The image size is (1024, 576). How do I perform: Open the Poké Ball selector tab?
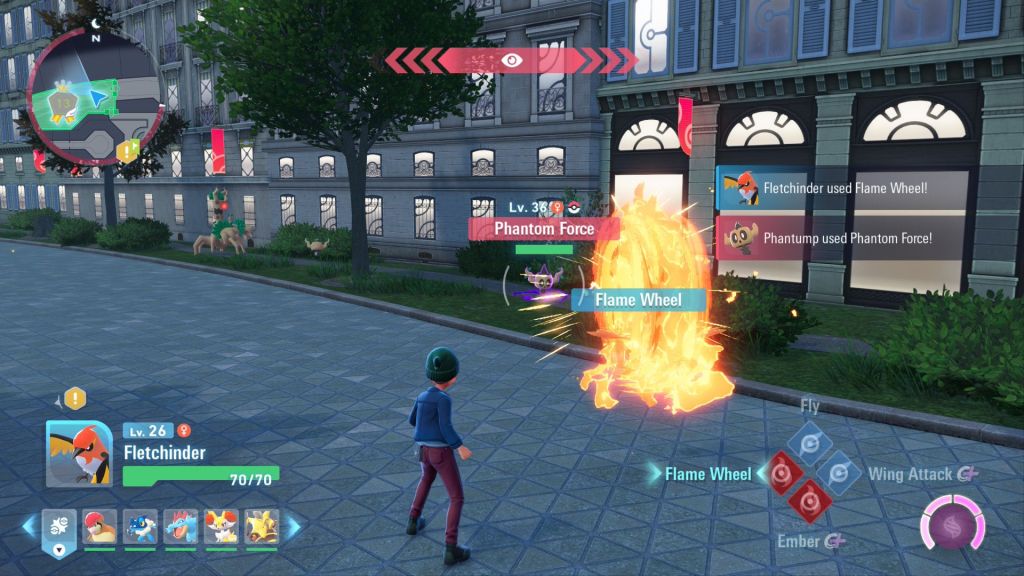pyautogui.click(x=58, y=527)
